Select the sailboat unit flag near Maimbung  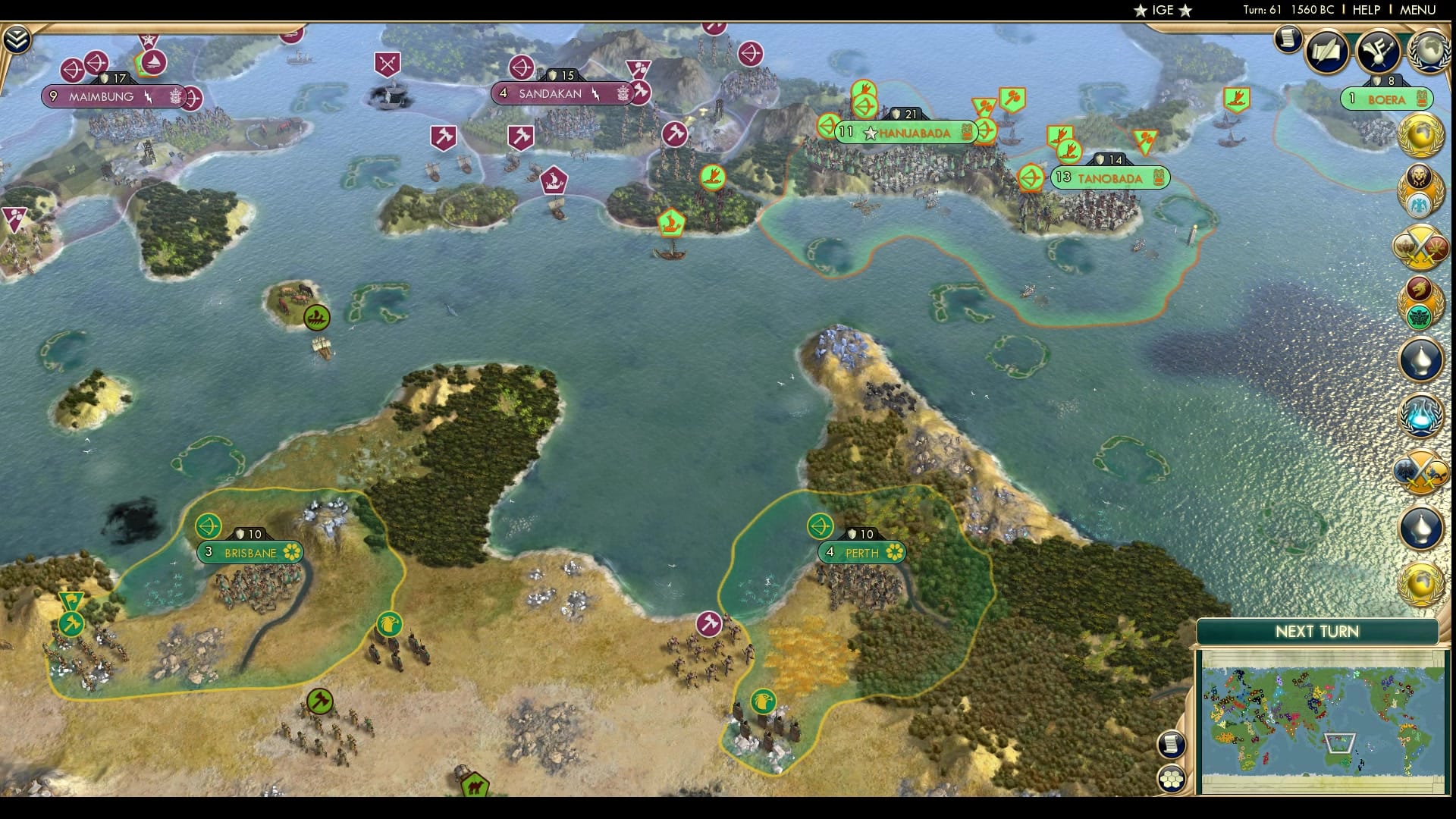155,62
